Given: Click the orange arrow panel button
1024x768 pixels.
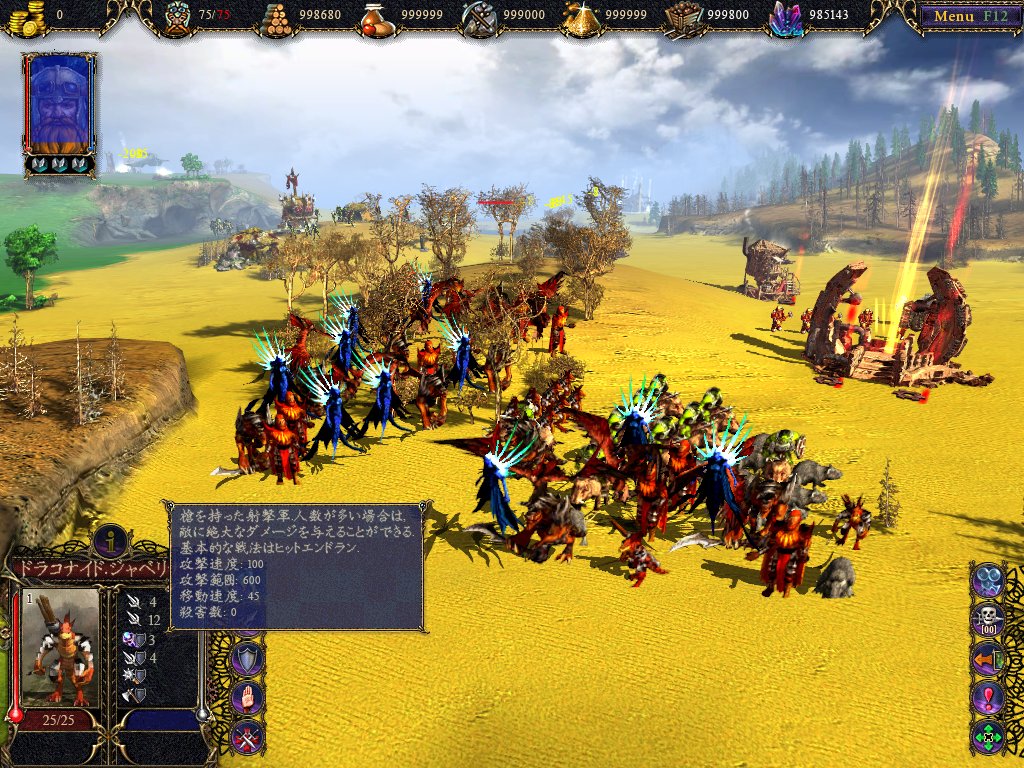Looking at the screenshot, I should pyautogui.click(x=988, y=658).
